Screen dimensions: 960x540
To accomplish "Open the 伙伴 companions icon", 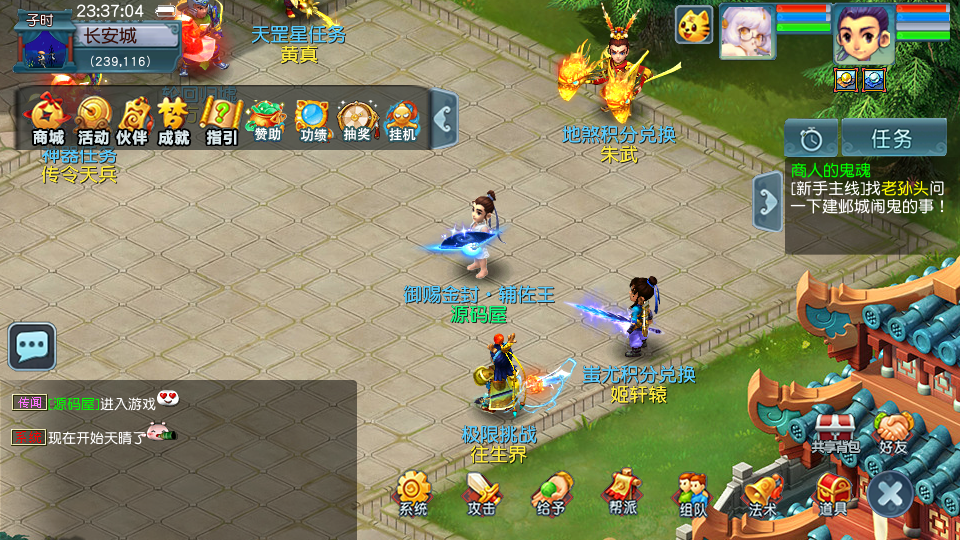I will point(132,120).
